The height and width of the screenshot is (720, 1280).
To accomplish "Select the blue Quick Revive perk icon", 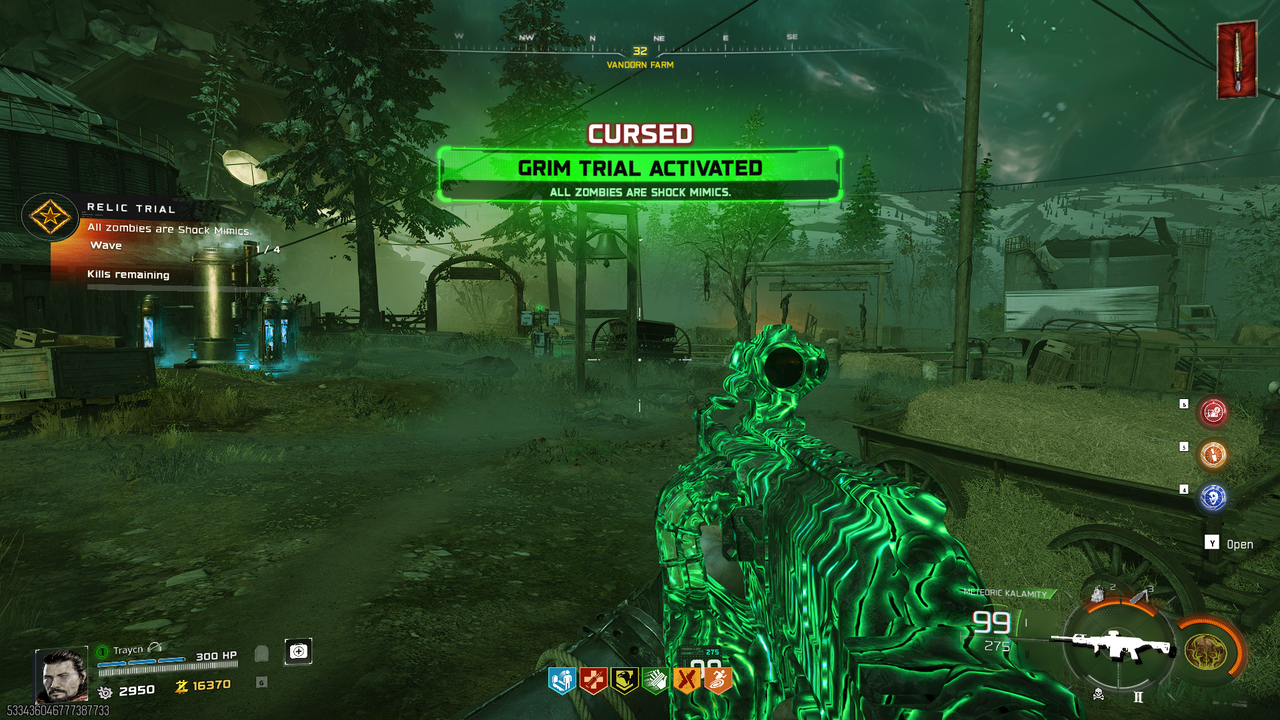I will (561, 681).
